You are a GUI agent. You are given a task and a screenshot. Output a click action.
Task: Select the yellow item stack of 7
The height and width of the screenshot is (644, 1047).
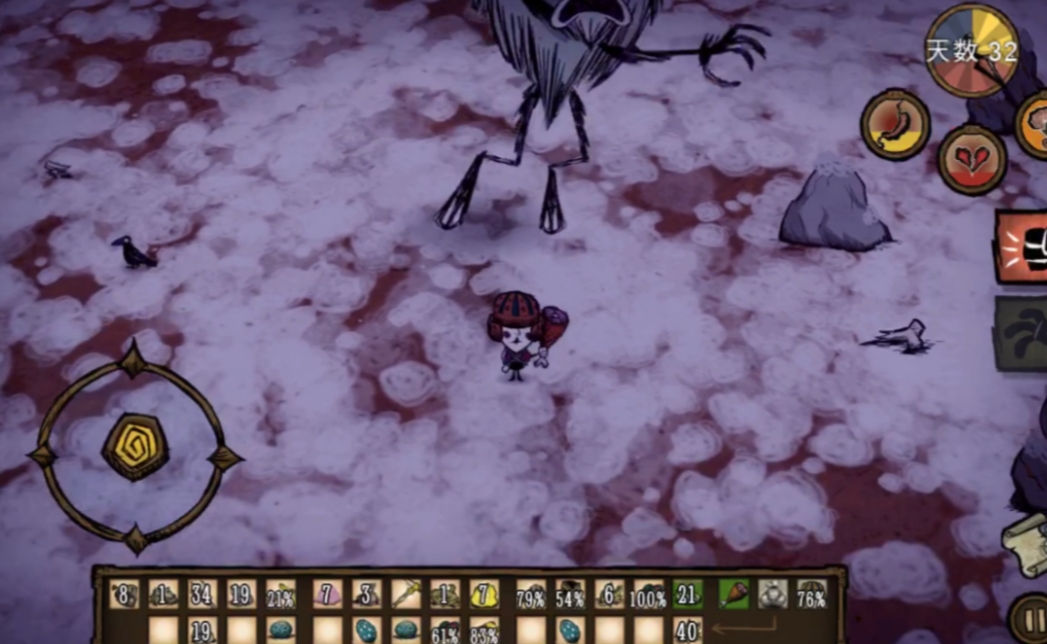click(484, 595)
